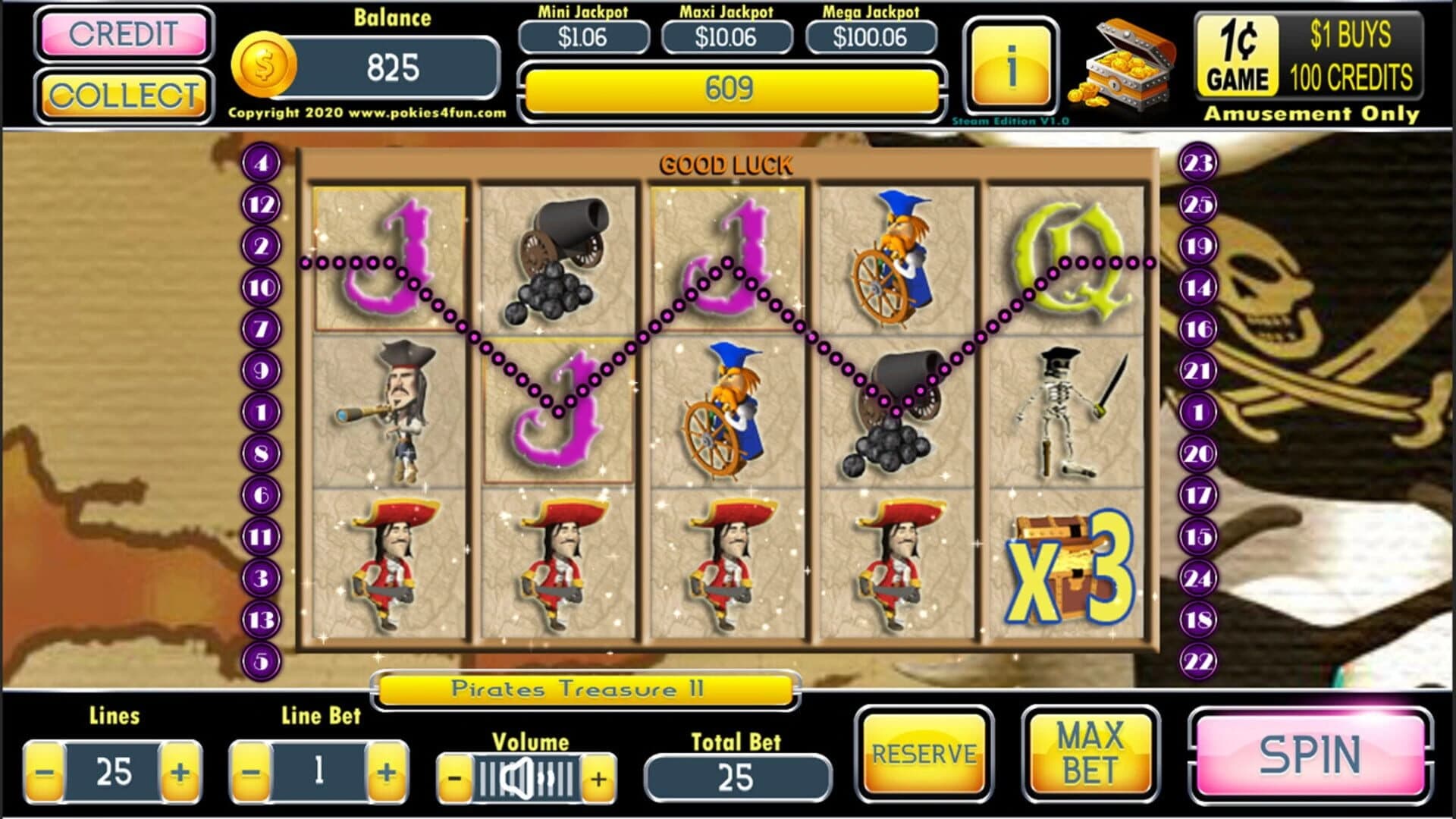Raise the volume using the plus control

coord(599,777)
